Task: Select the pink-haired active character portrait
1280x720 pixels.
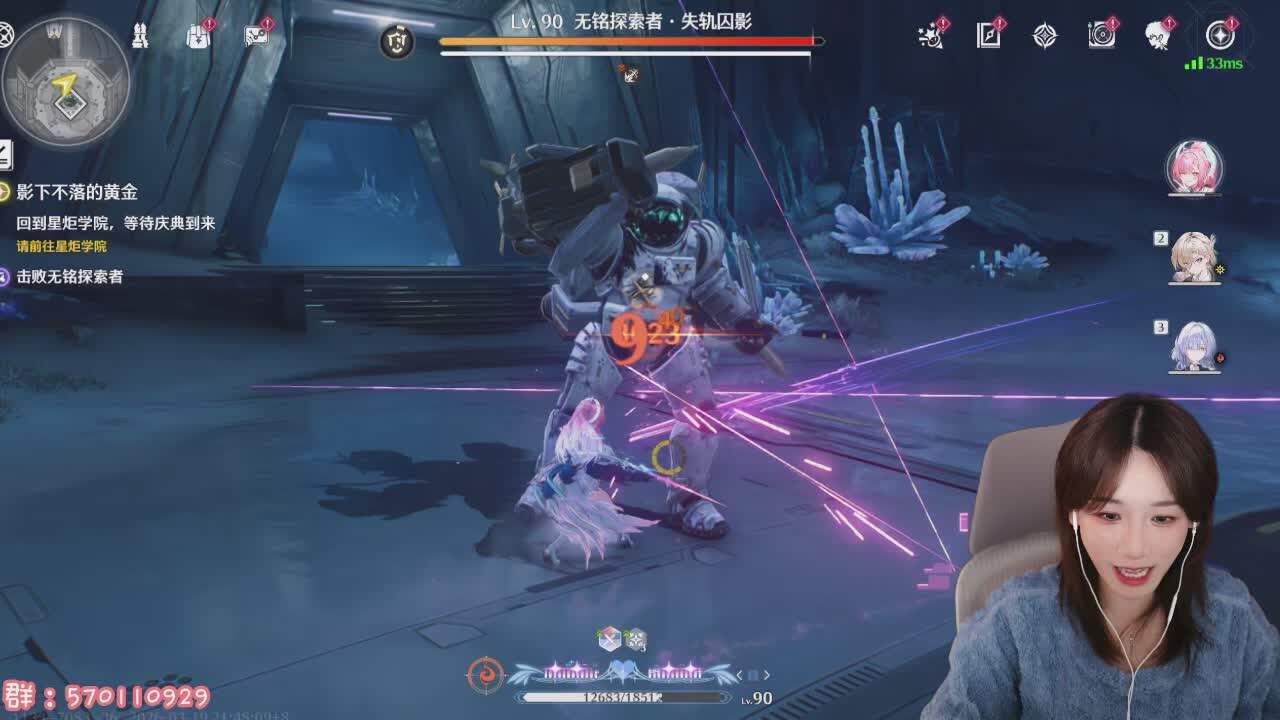Action: point(1194,168)
